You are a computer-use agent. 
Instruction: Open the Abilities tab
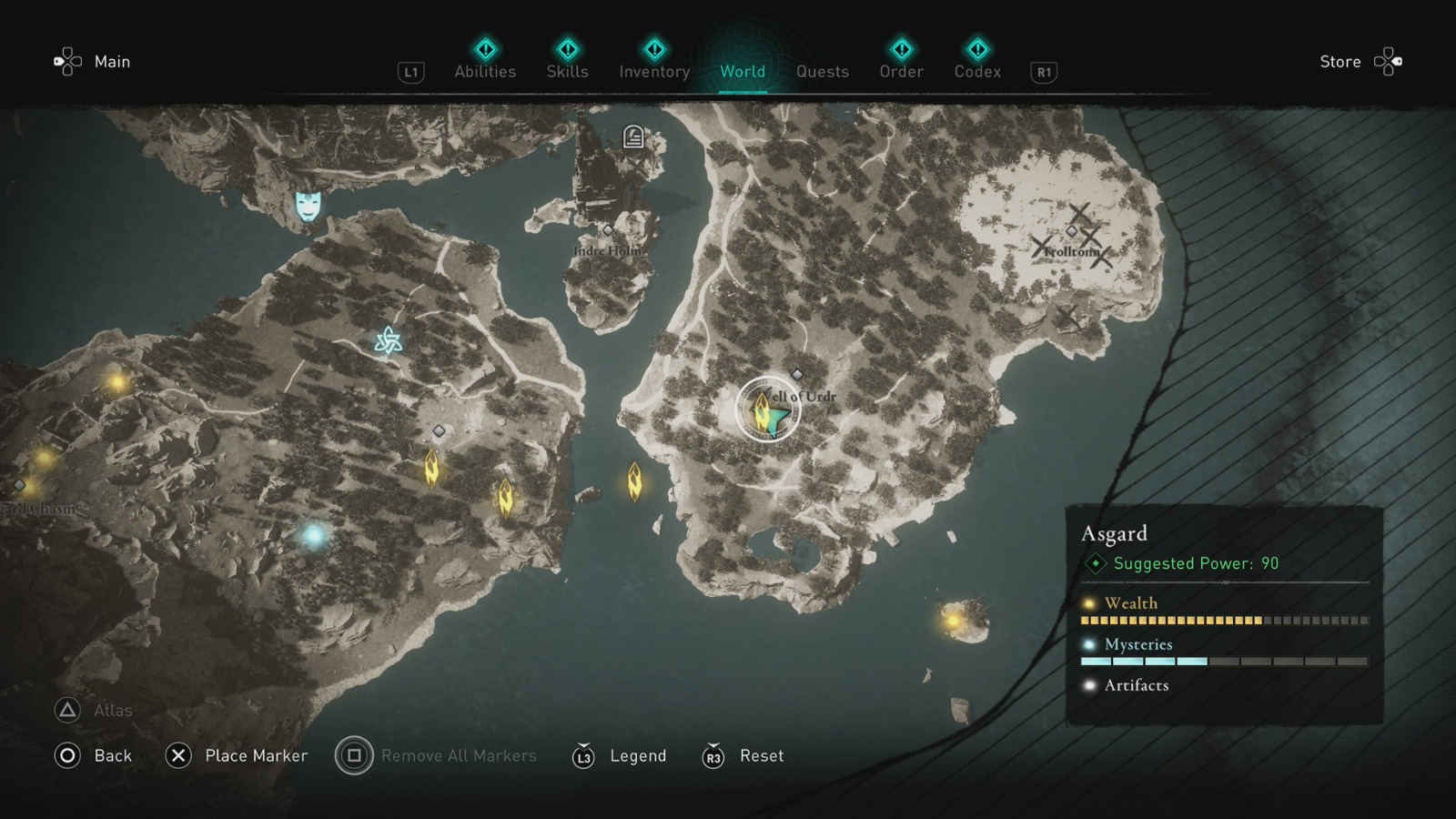[485, 71]
